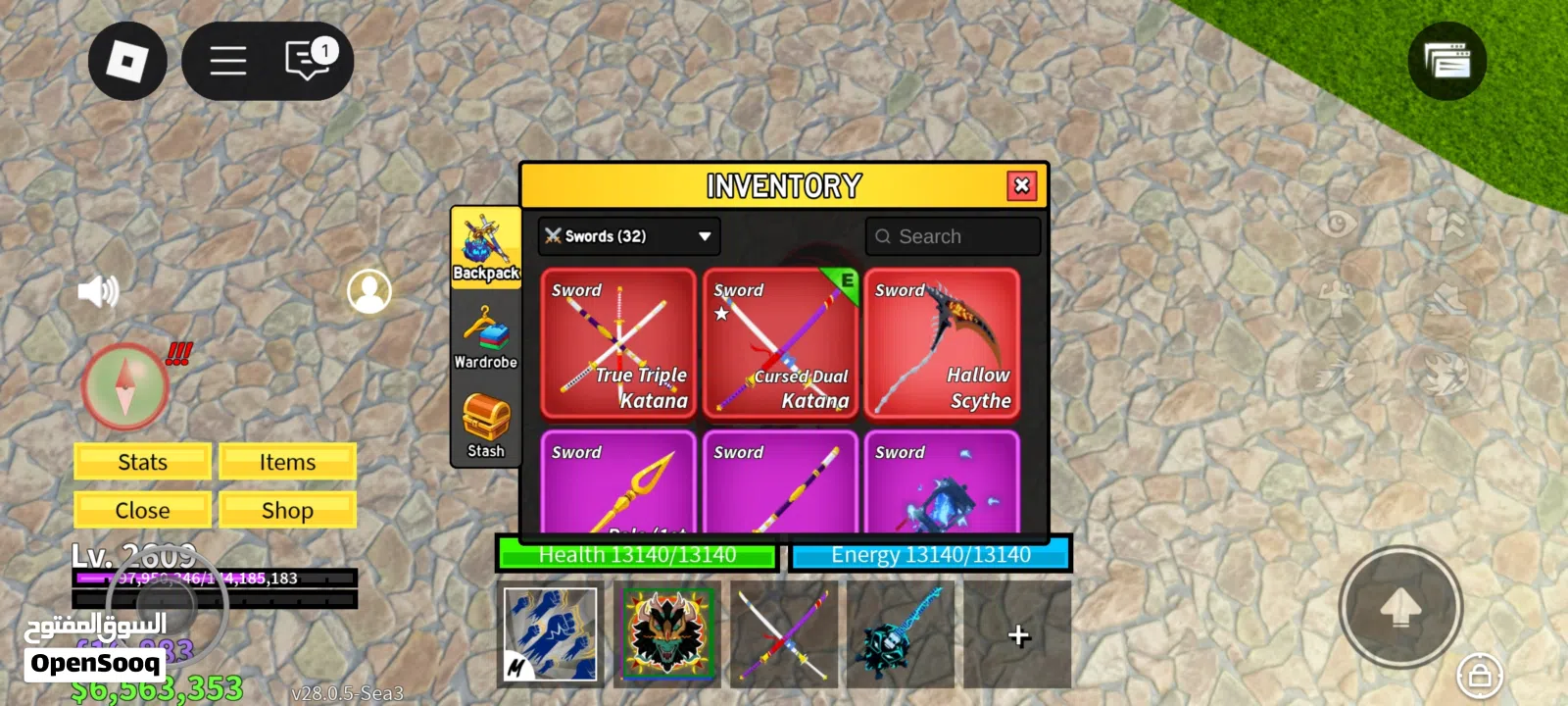Open the Items menu

pos(287,462)
